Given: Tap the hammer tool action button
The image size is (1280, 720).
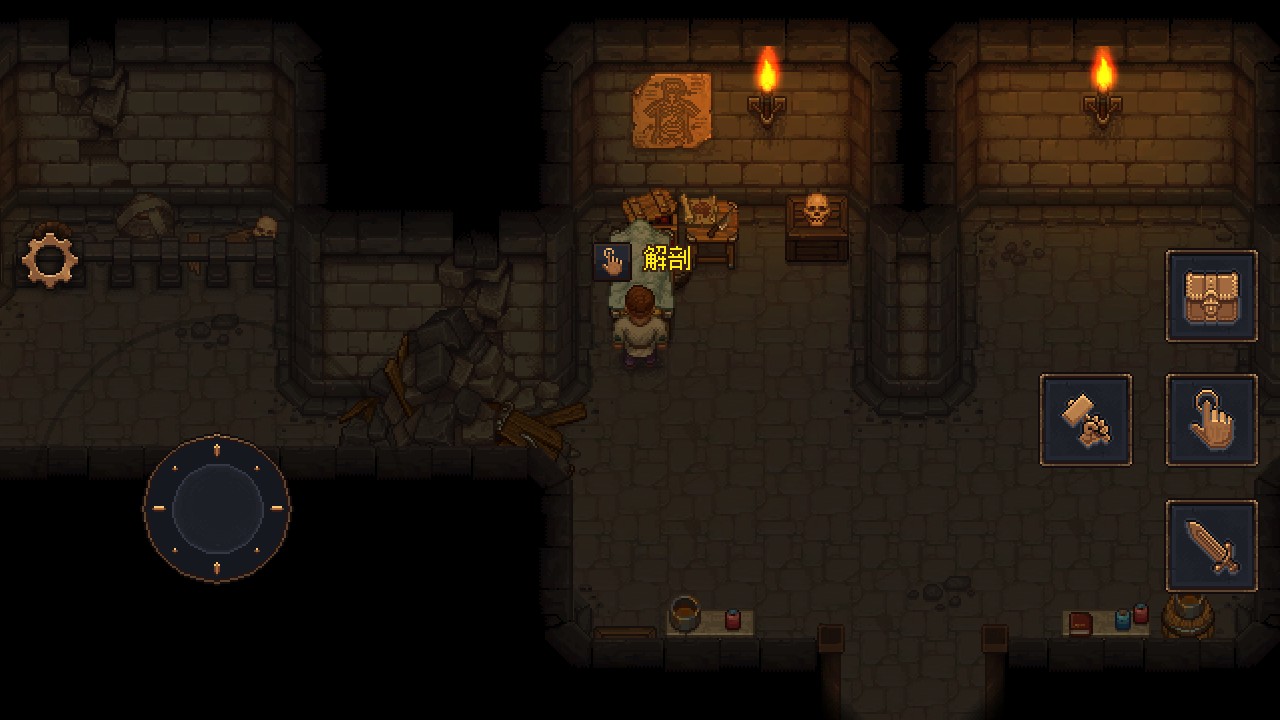Looking at the screenshot, I should [1086, 420].
